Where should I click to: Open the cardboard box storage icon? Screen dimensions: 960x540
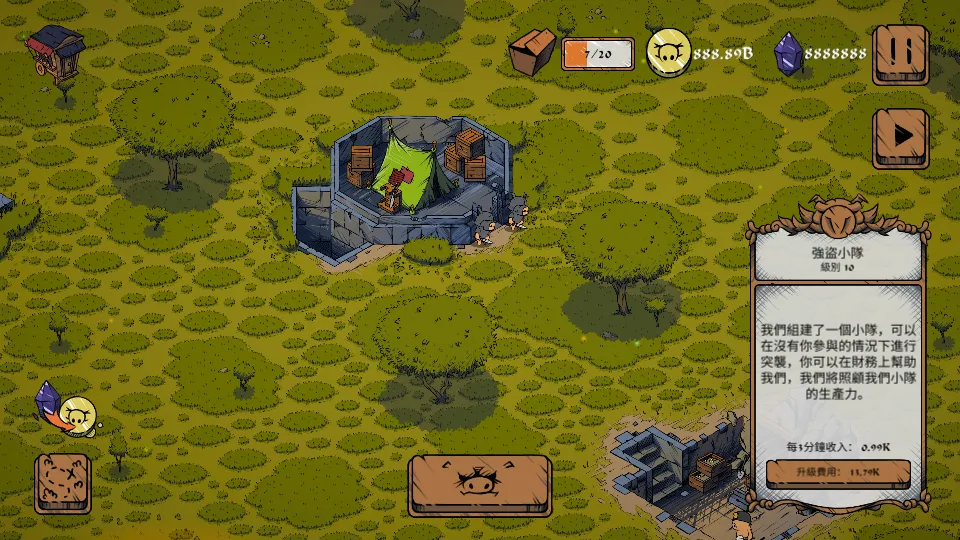pos(532,51)
